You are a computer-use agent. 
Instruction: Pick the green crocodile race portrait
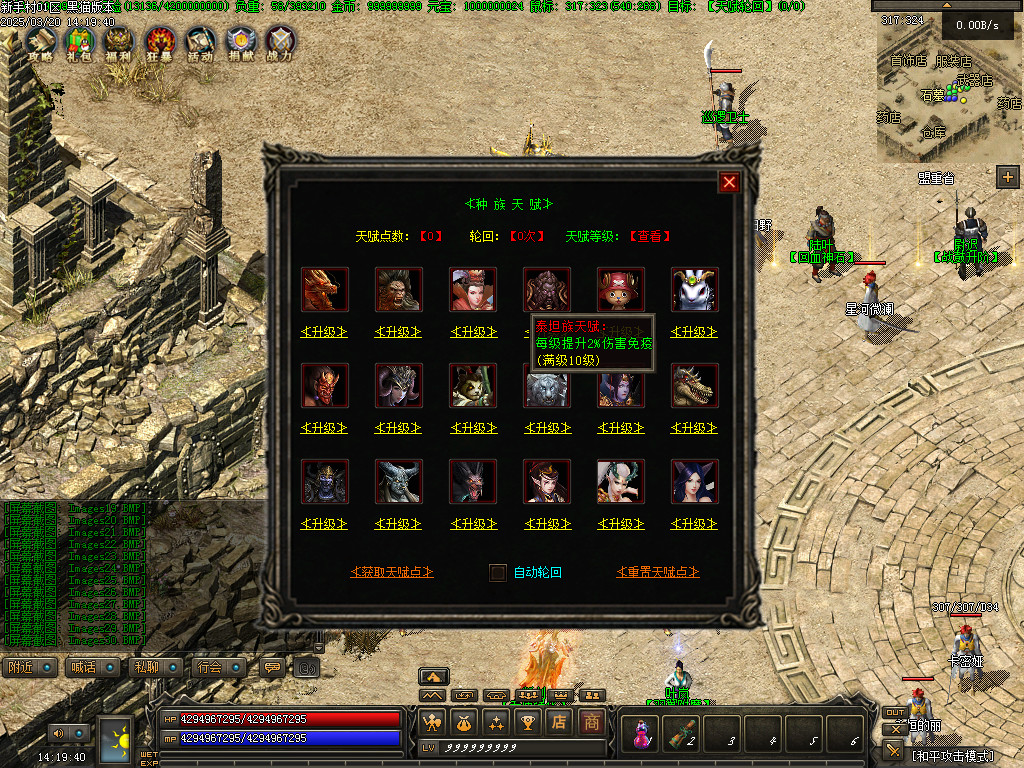[x=695, y=386]
